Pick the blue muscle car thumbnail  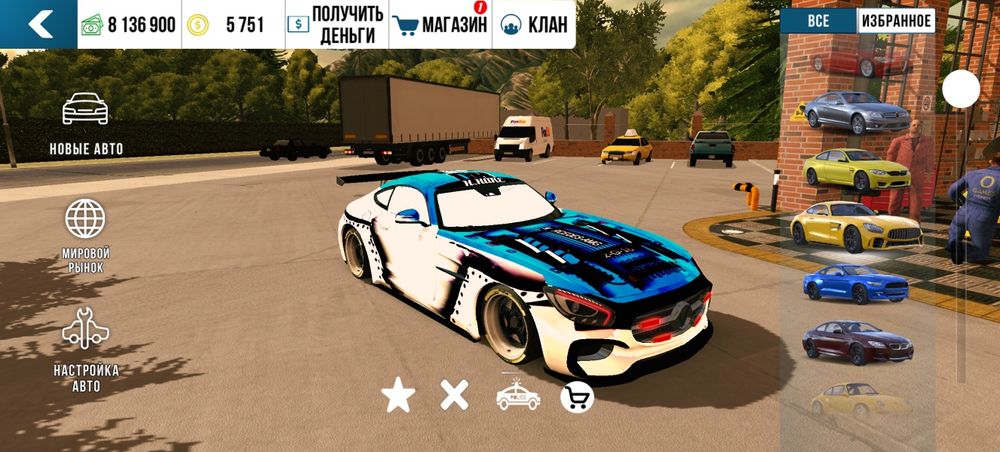click(x=857, y=284)
